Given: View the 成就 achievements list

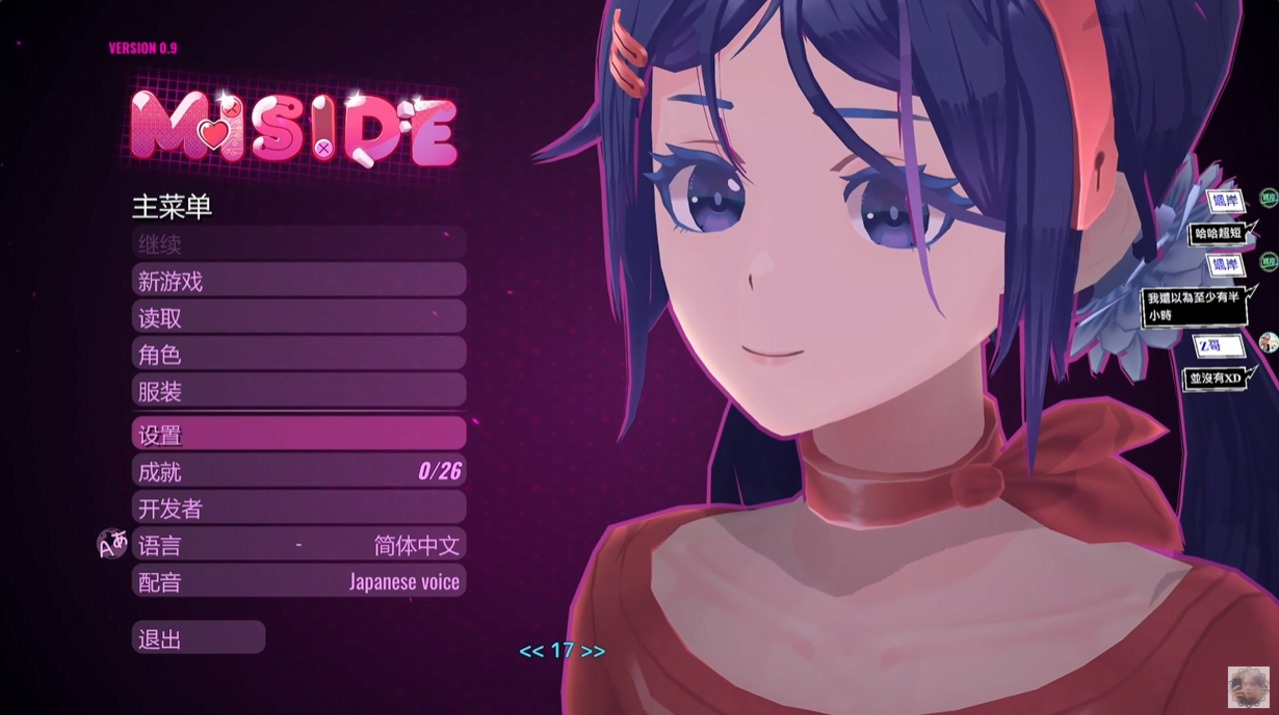Looking at the screenshot, I should click(x=298, y=471).
